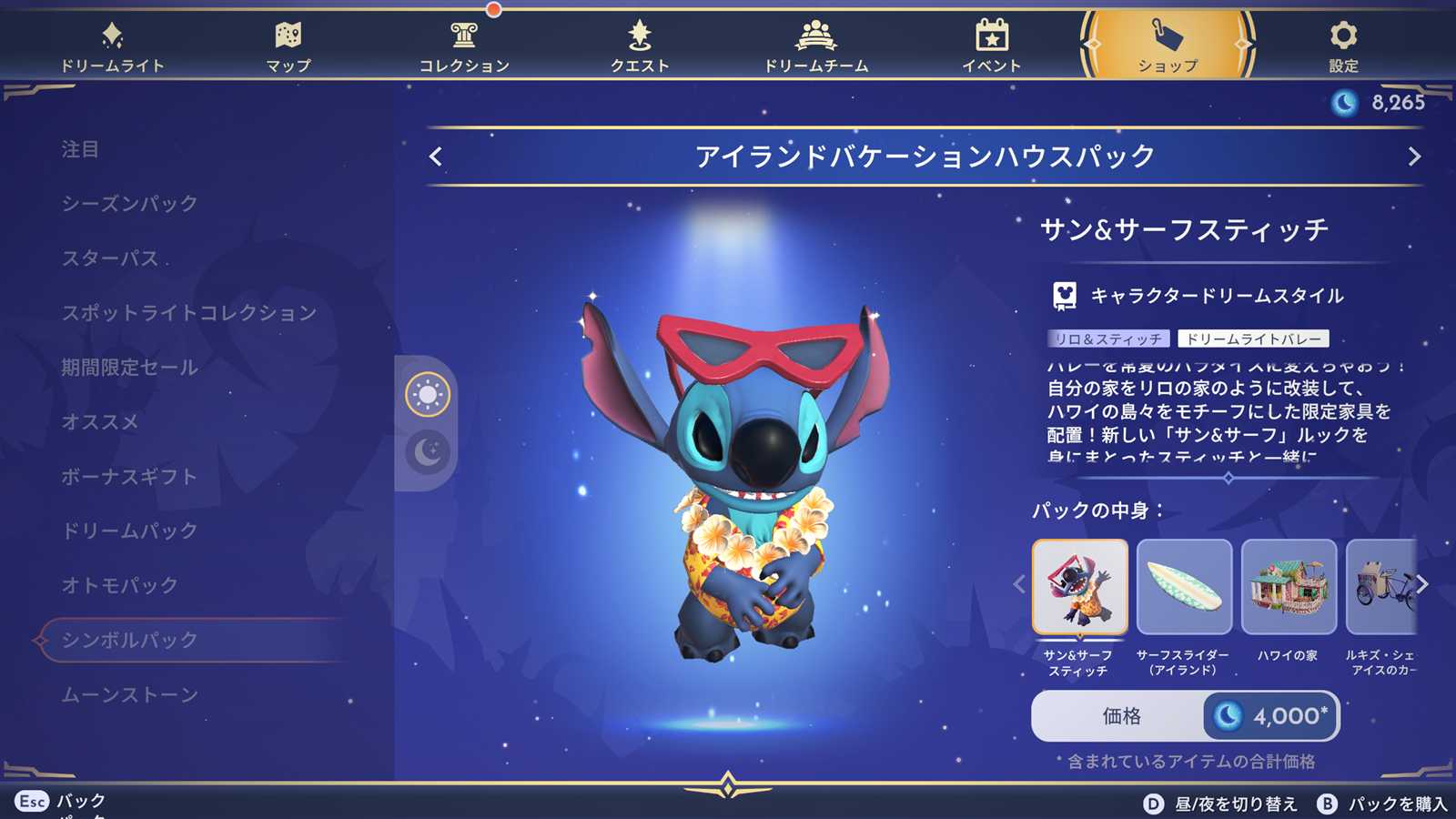Select the ハワイの家 house thumbnail
Image resolution: width=1456 pixels, height=819 pixels.
1289,587
